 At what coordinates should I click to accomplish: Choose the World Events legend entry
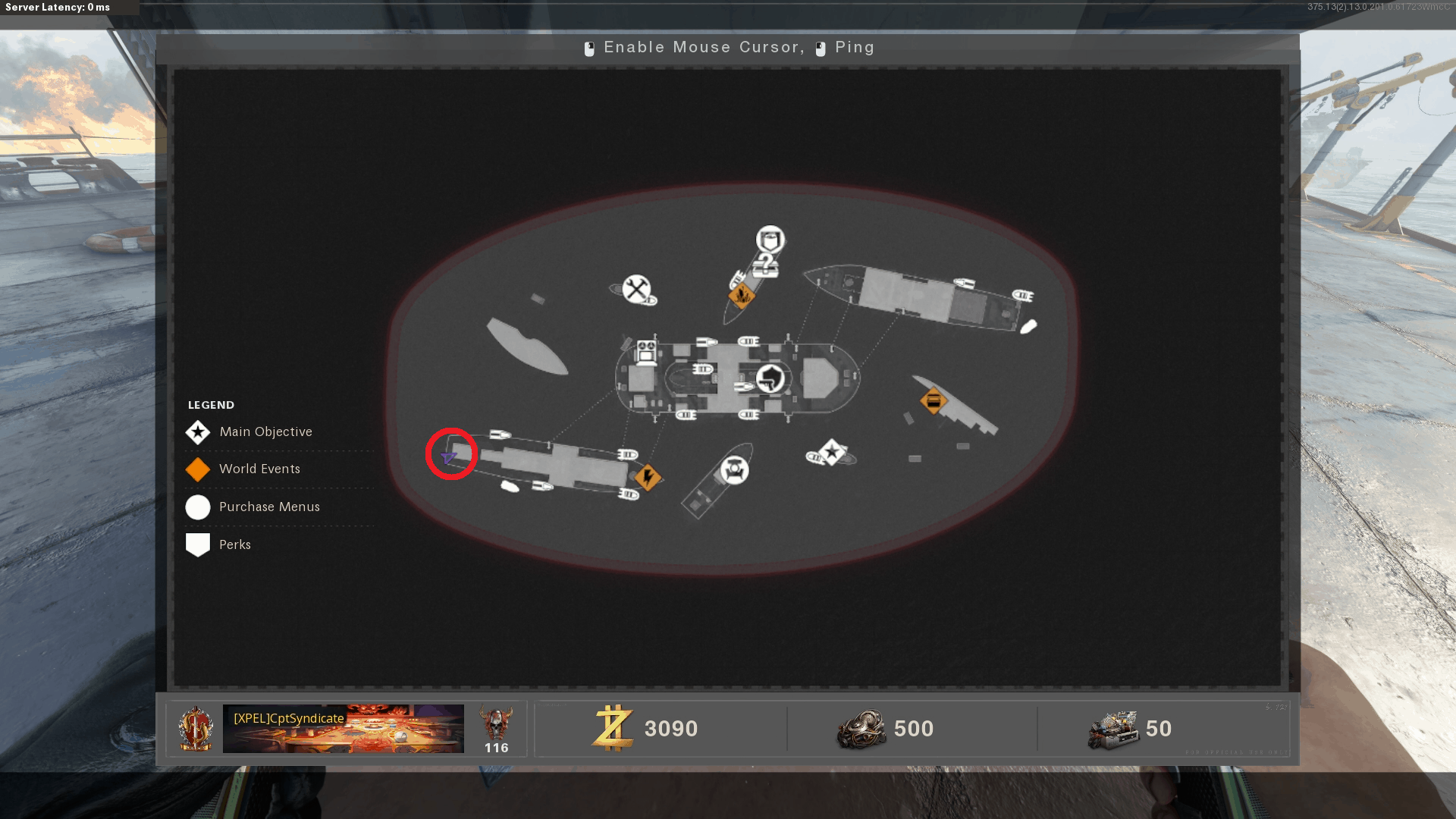[x=259, y=469]
